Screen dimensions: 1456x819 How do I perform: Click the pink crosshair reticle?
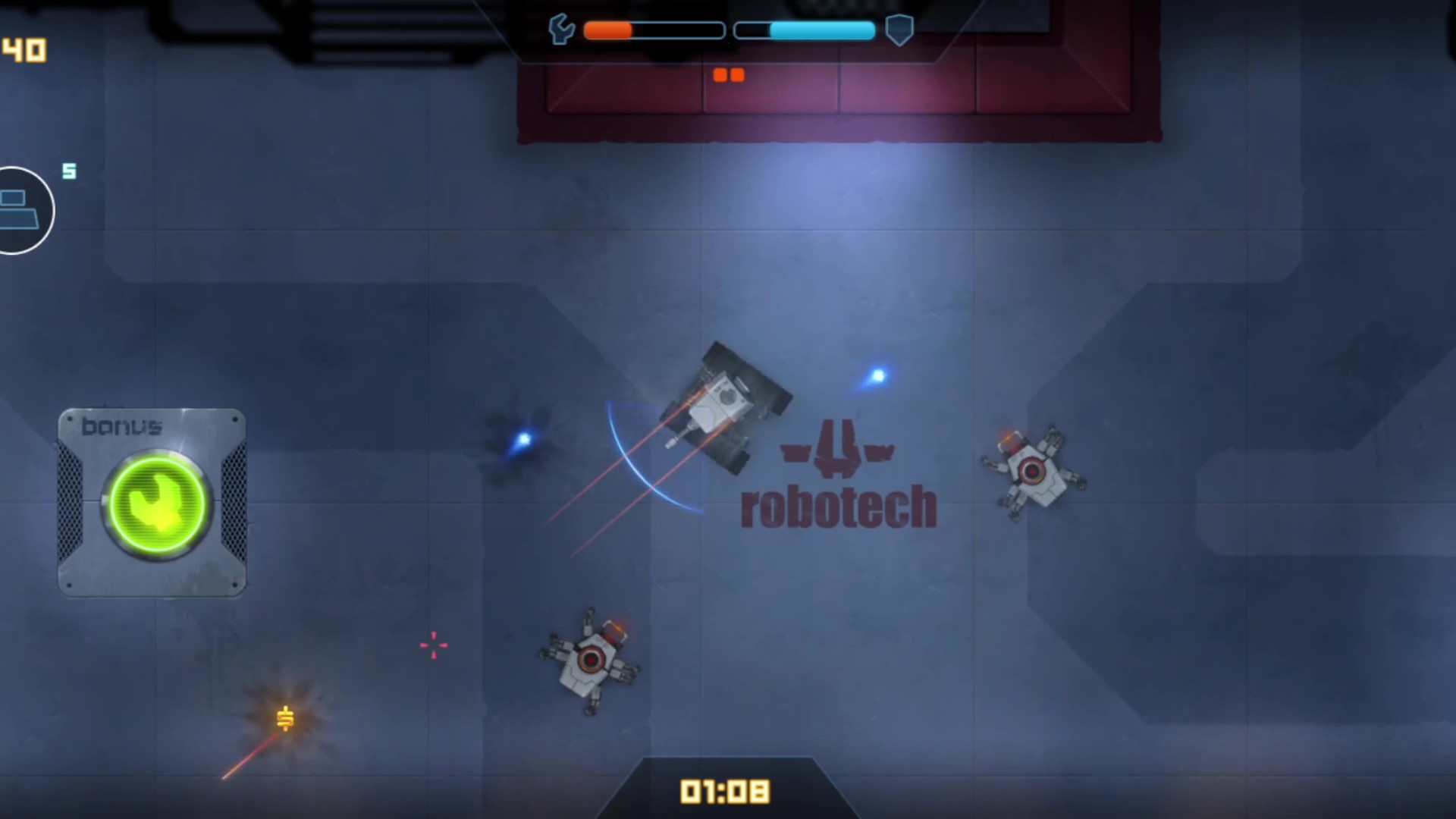pos(434,645)
